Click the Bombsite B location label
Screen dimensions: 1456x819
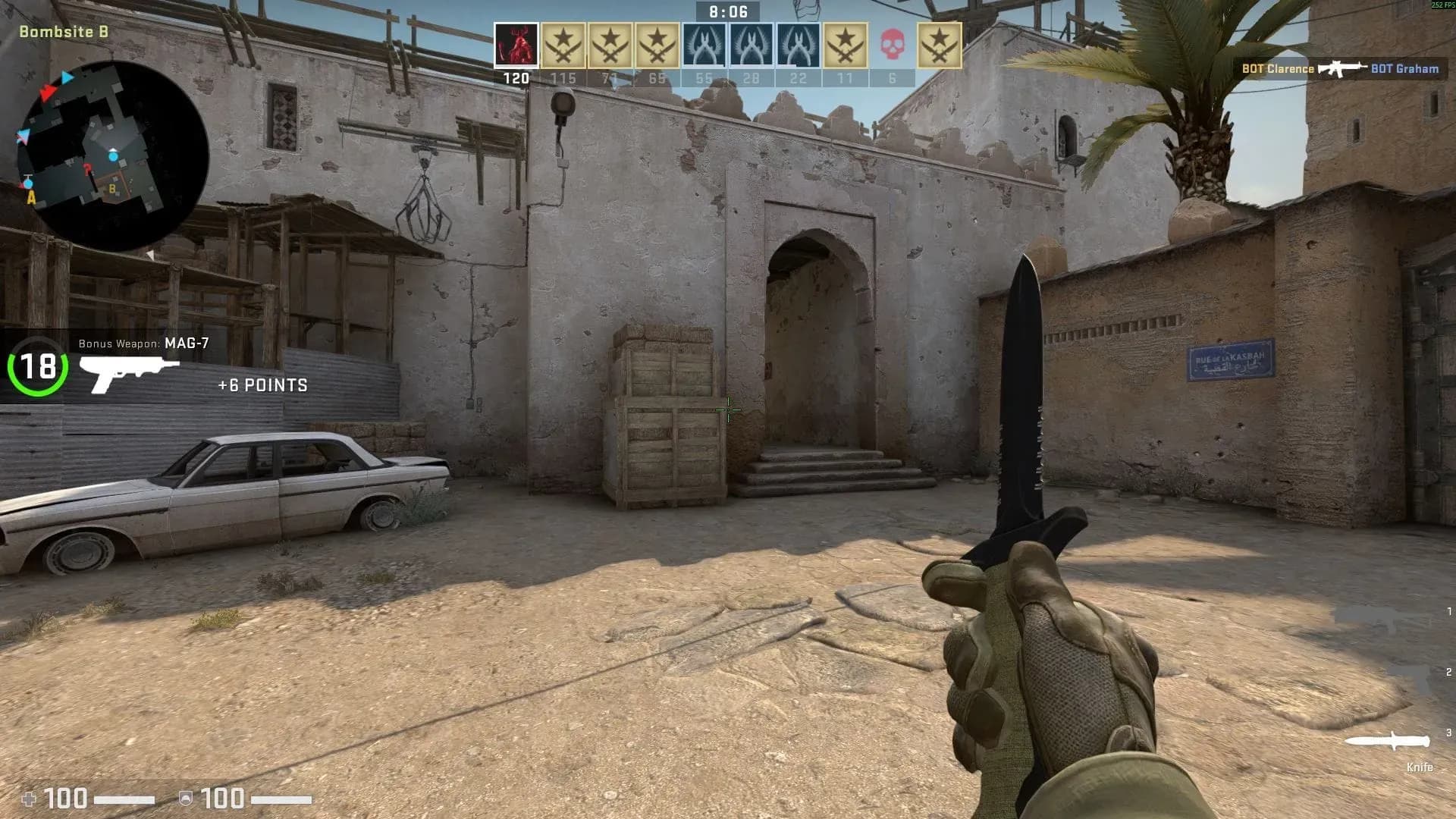[63, 33]
